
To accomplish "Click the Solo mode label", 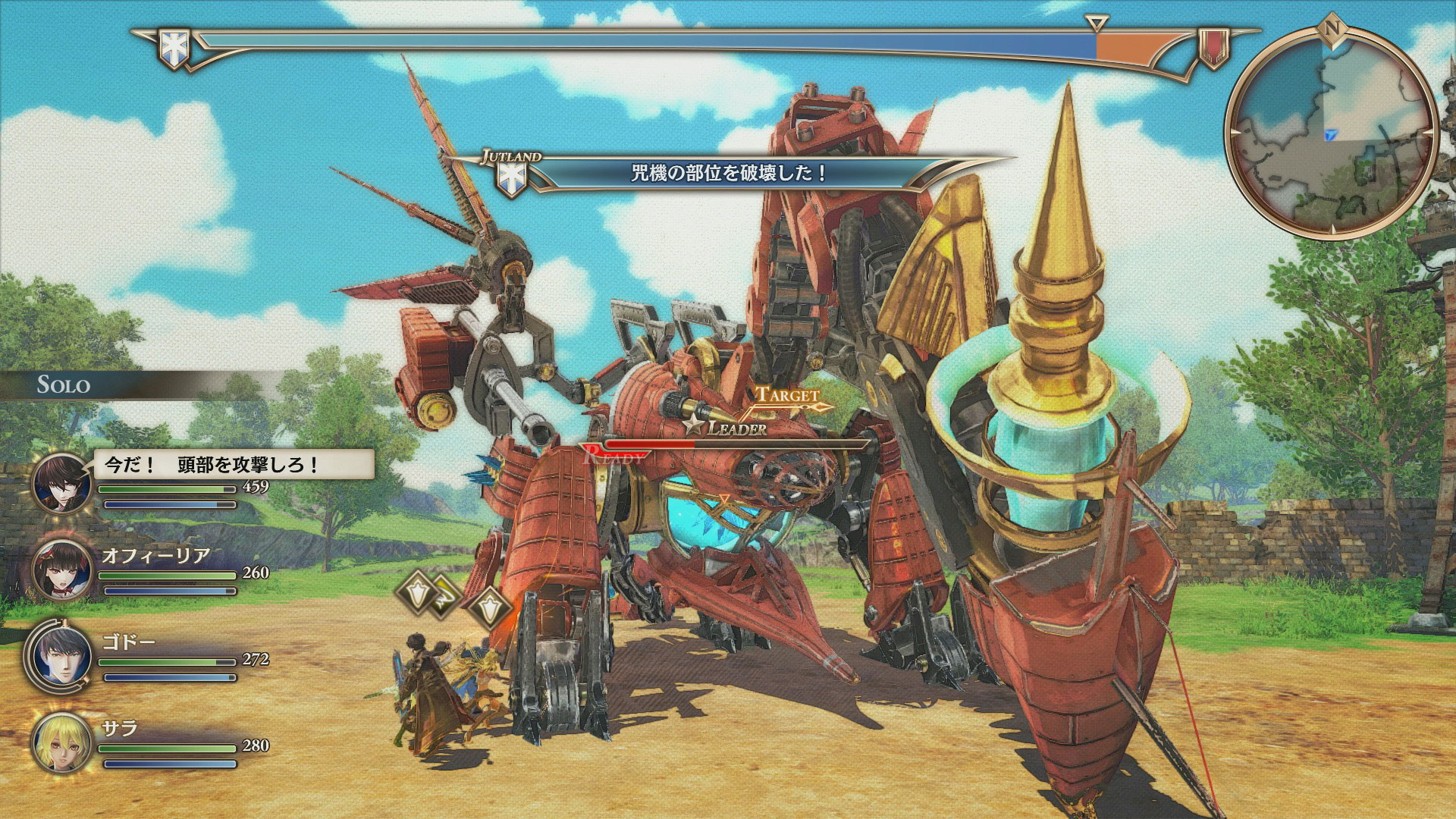I will tap(64, 384).
